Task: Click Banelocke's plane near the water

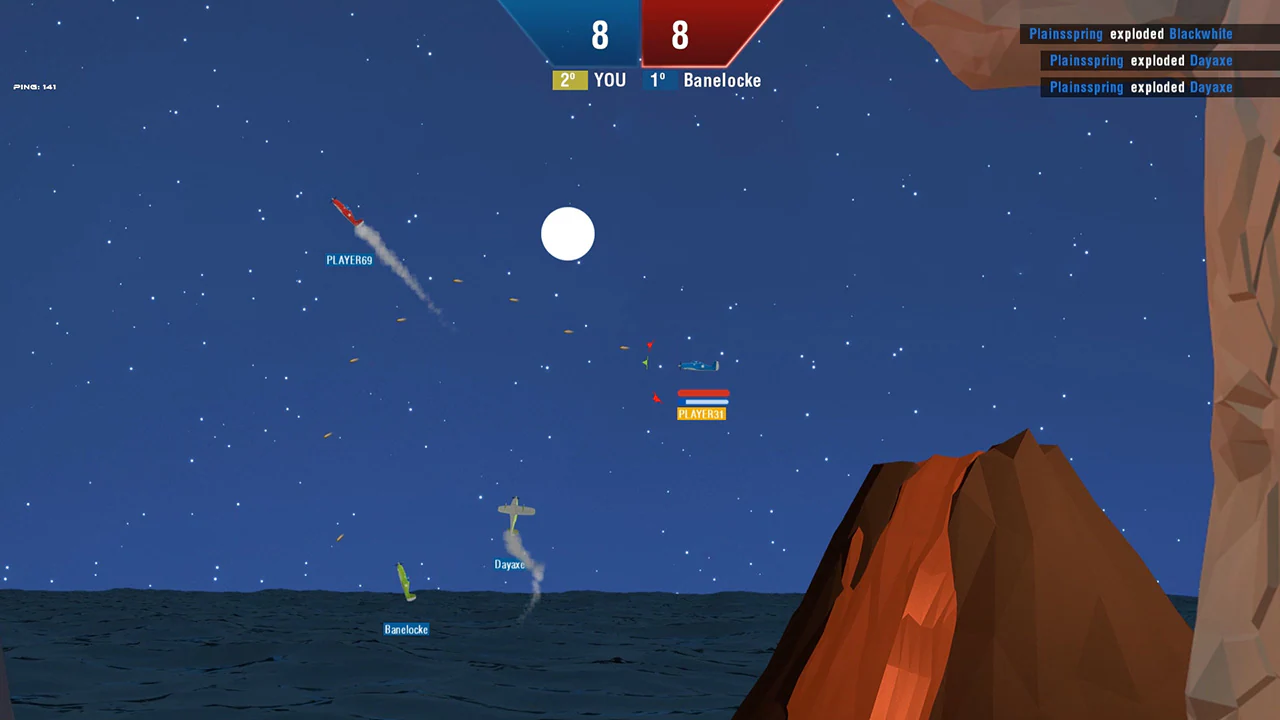Action: click(x=405, y=583)
